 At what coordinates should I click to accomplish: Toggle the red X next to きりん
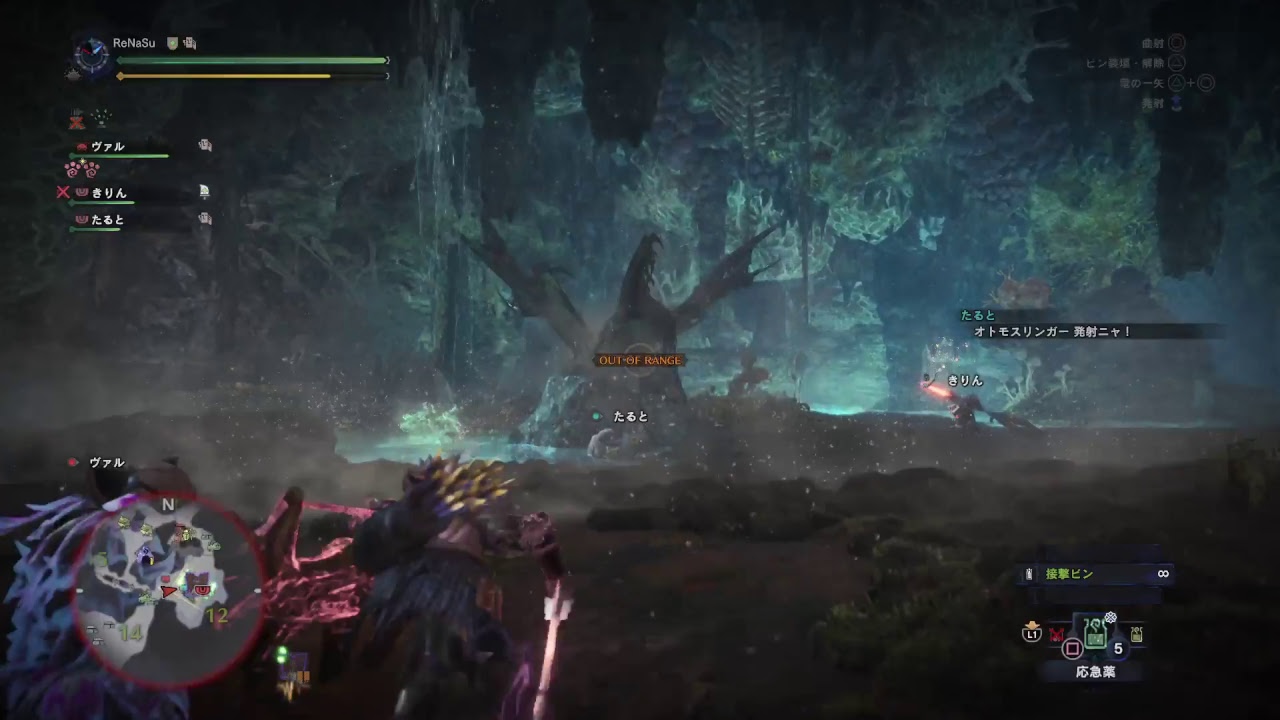coord(63,192)
